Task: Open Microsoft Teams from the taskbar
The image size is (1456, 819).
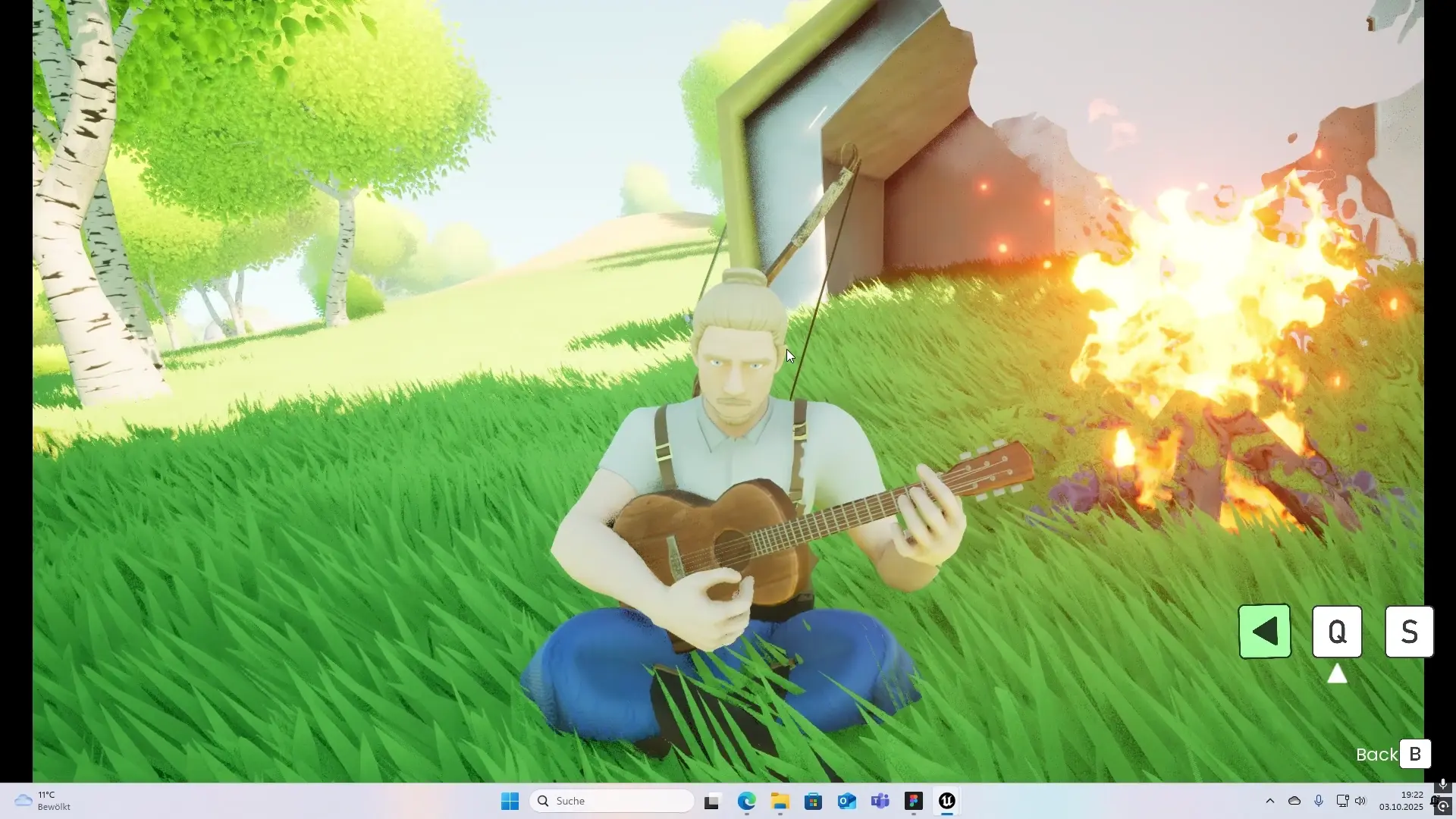Action: [880, 800]
